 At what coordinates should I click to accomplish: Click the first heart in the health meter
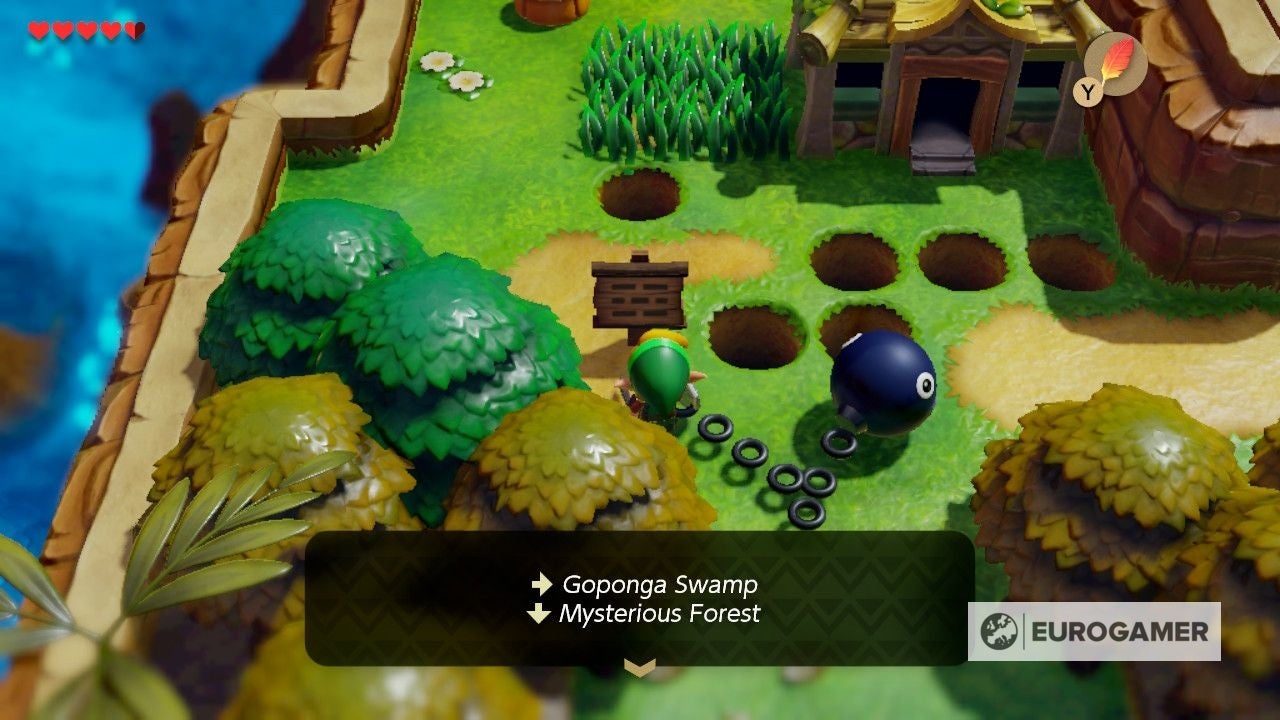click(37, 30)
